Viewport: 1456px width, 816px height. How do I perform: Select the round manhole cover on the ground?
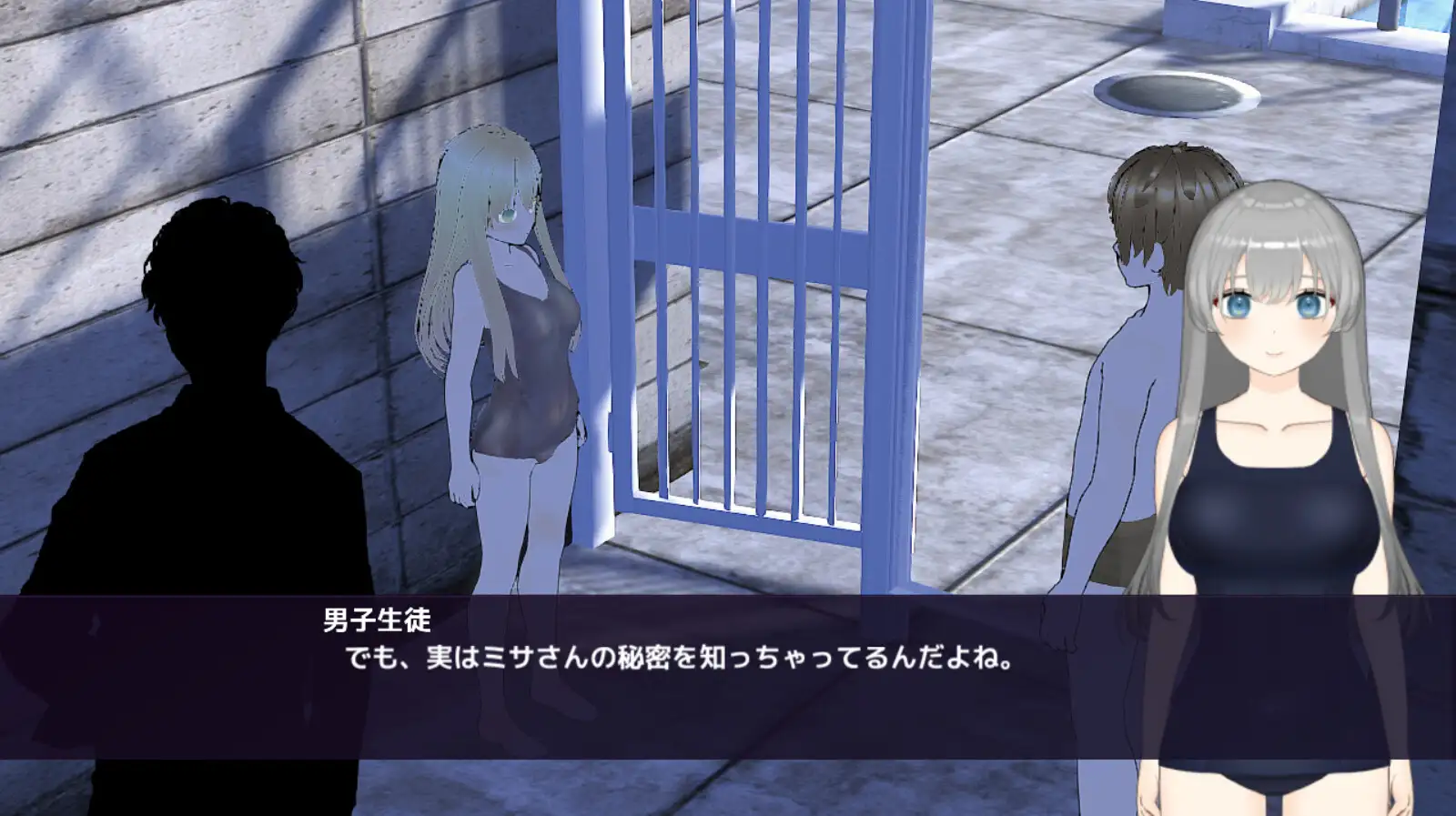(x=1174, y=91)
